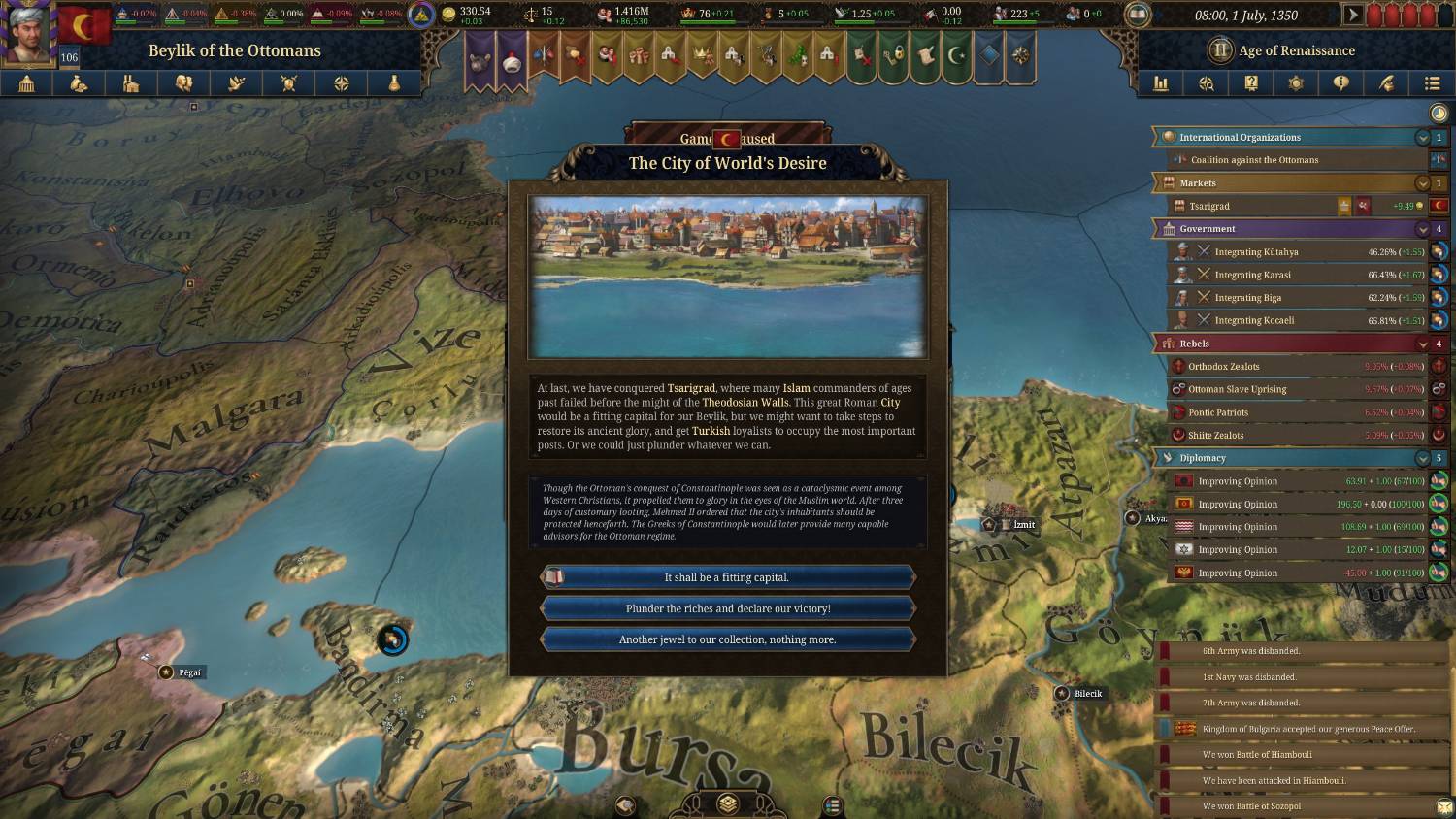The width and height of the screenshot is (1456, 819).
Task: Collapse the Government outliner section
Action: pos(1423,229)
